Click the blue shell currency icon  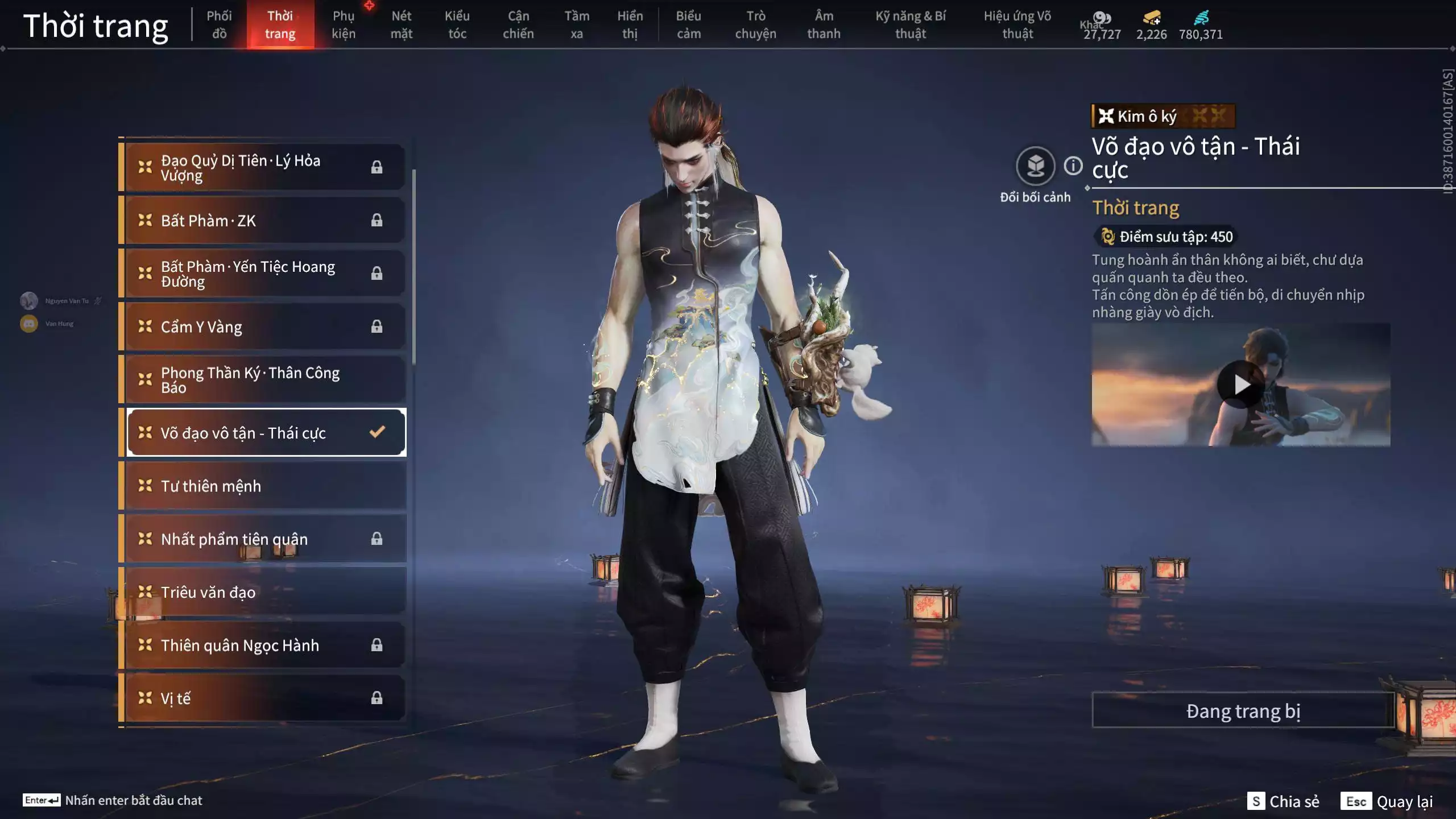1202,19
